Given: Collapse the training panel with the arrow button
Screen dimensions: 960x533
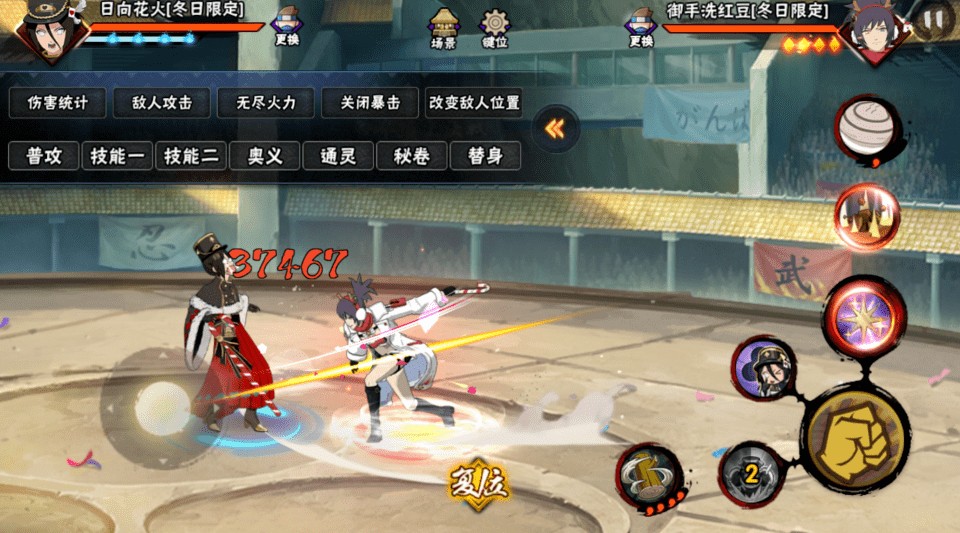Looking at the screenshot, I should (556, 129).
